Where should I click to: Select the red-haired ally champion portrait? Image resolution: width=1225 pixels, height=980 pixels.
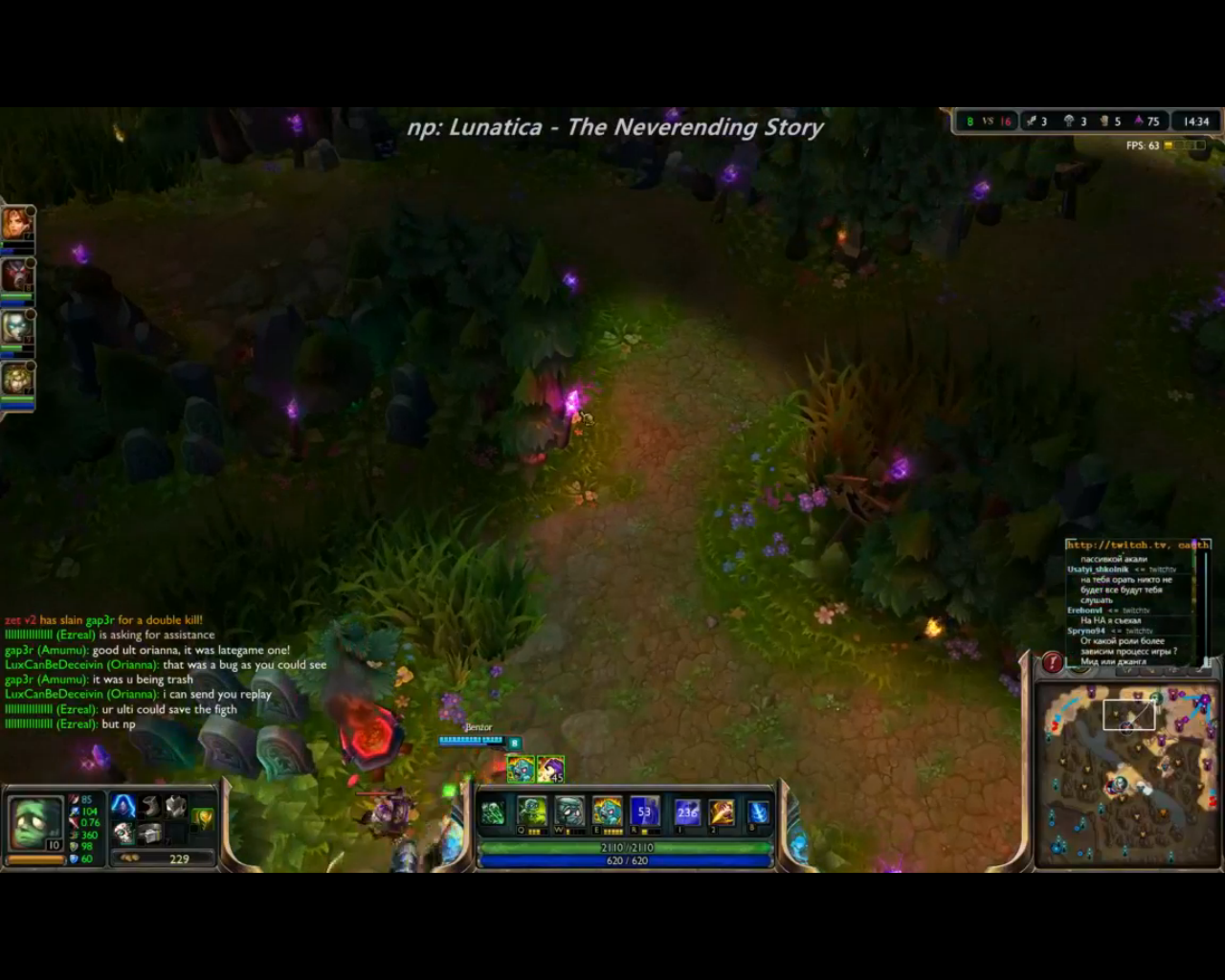click(16, 224)
